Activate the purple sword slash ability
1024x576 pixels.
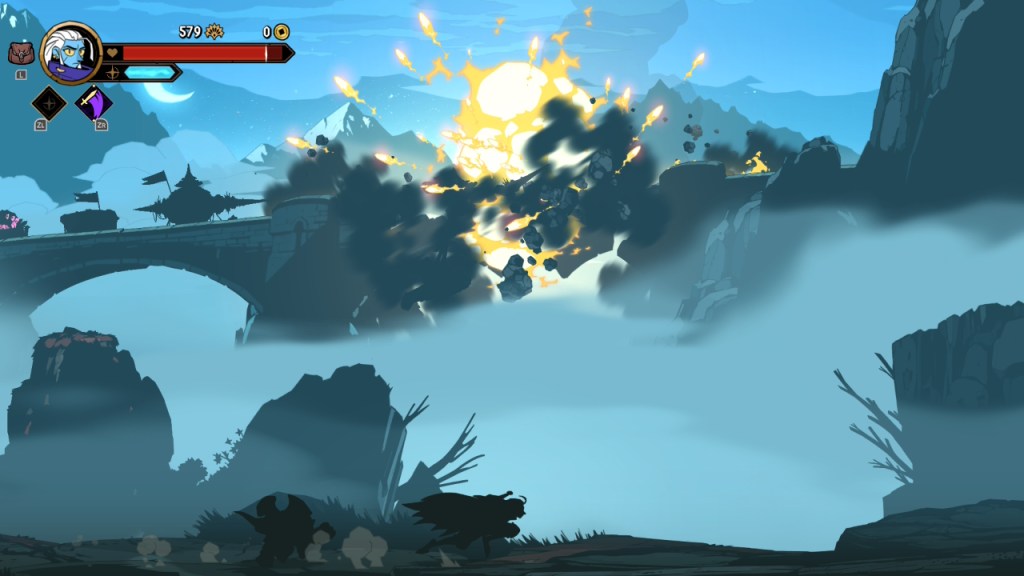(x=95, y=103)
